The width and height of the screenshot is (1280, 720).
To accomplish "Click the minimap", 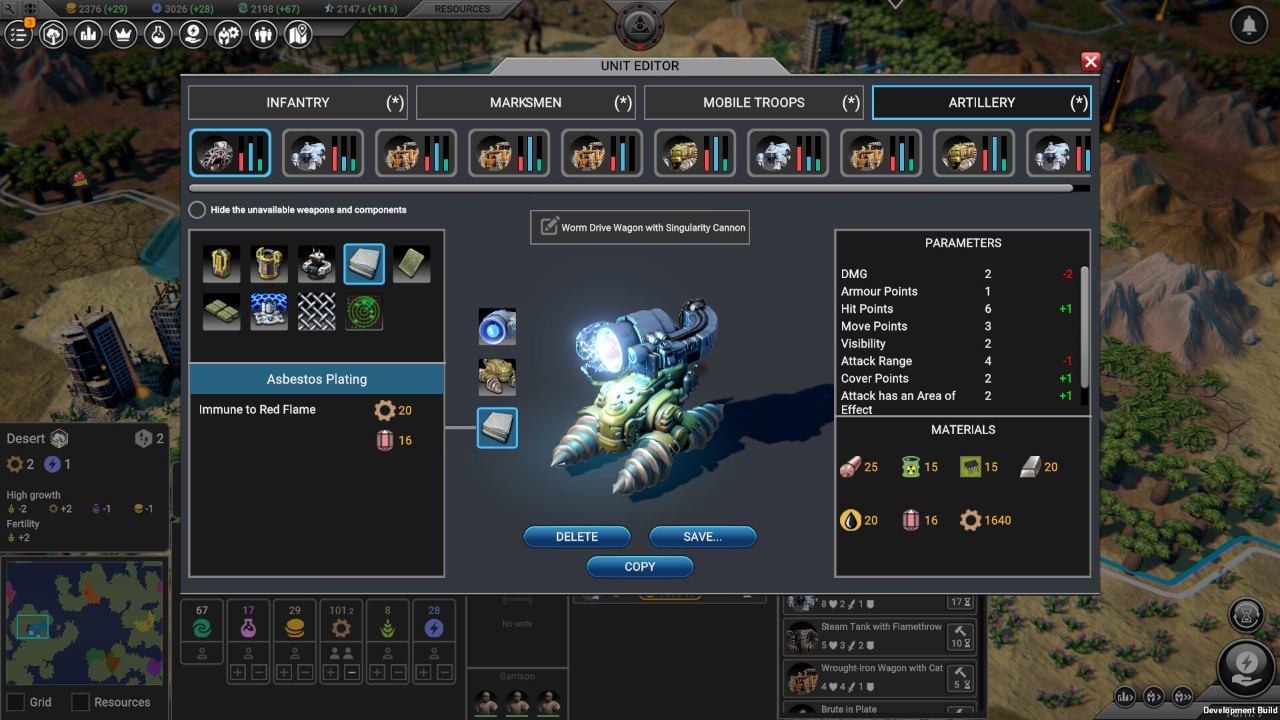I will click(x=84, y=622).
